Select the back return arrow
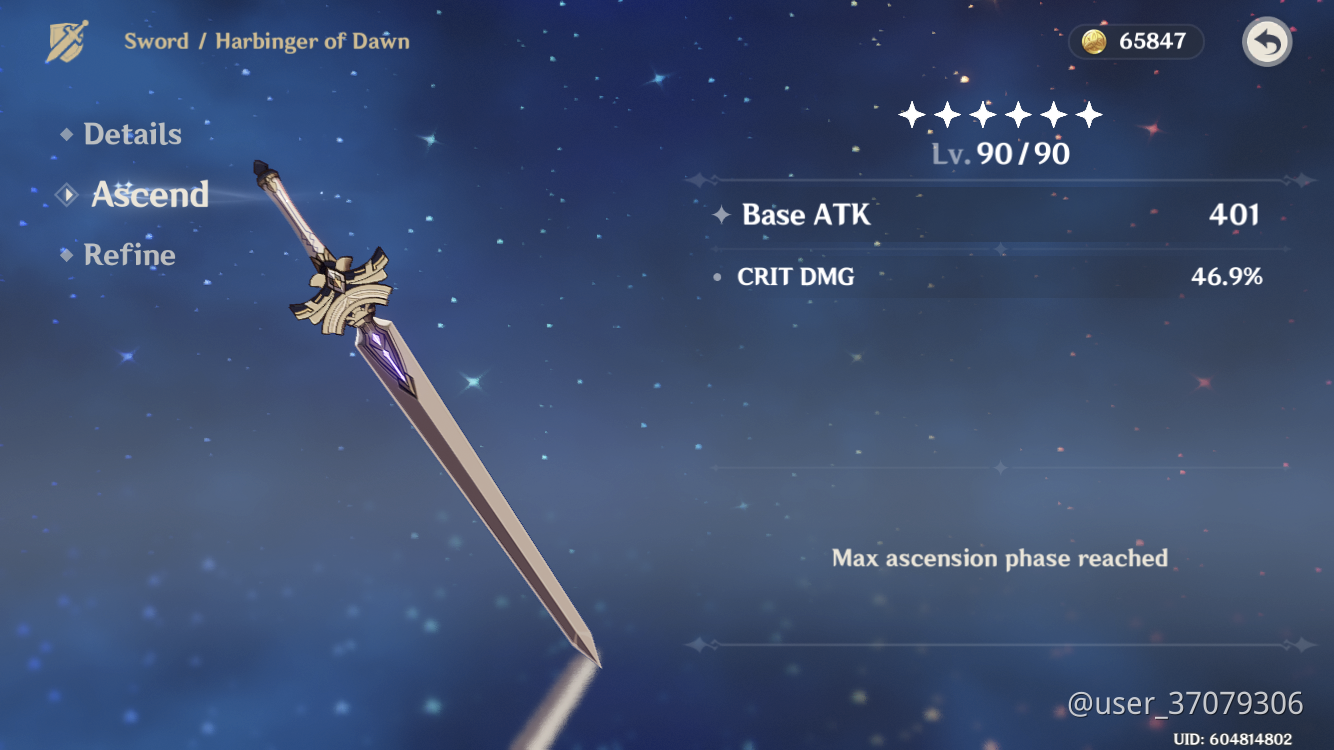Viewport: 1334px width, 750px height. [x=1266, y=42]
